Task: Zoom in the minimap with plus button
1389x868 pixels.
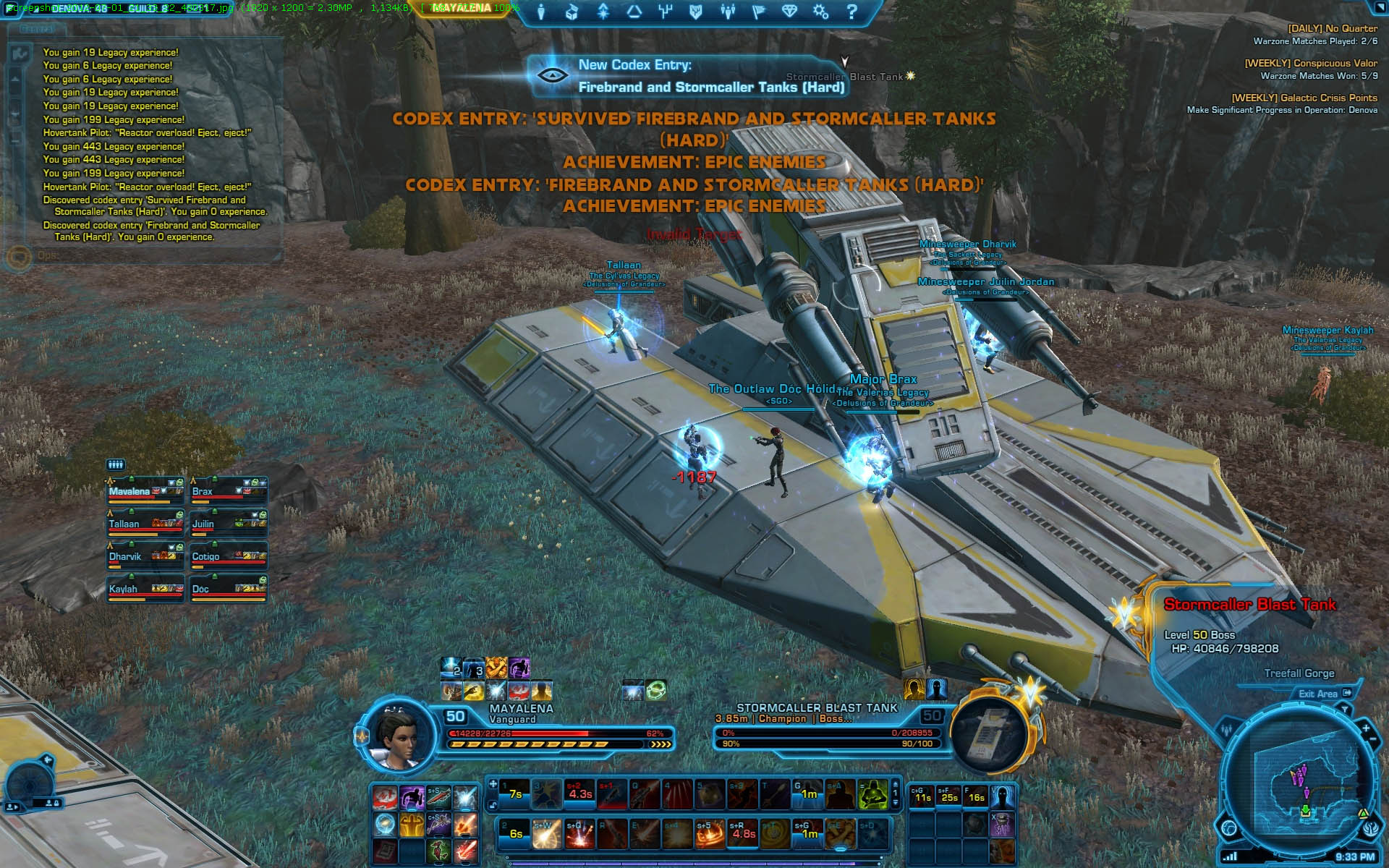Action: [1366, 728]
